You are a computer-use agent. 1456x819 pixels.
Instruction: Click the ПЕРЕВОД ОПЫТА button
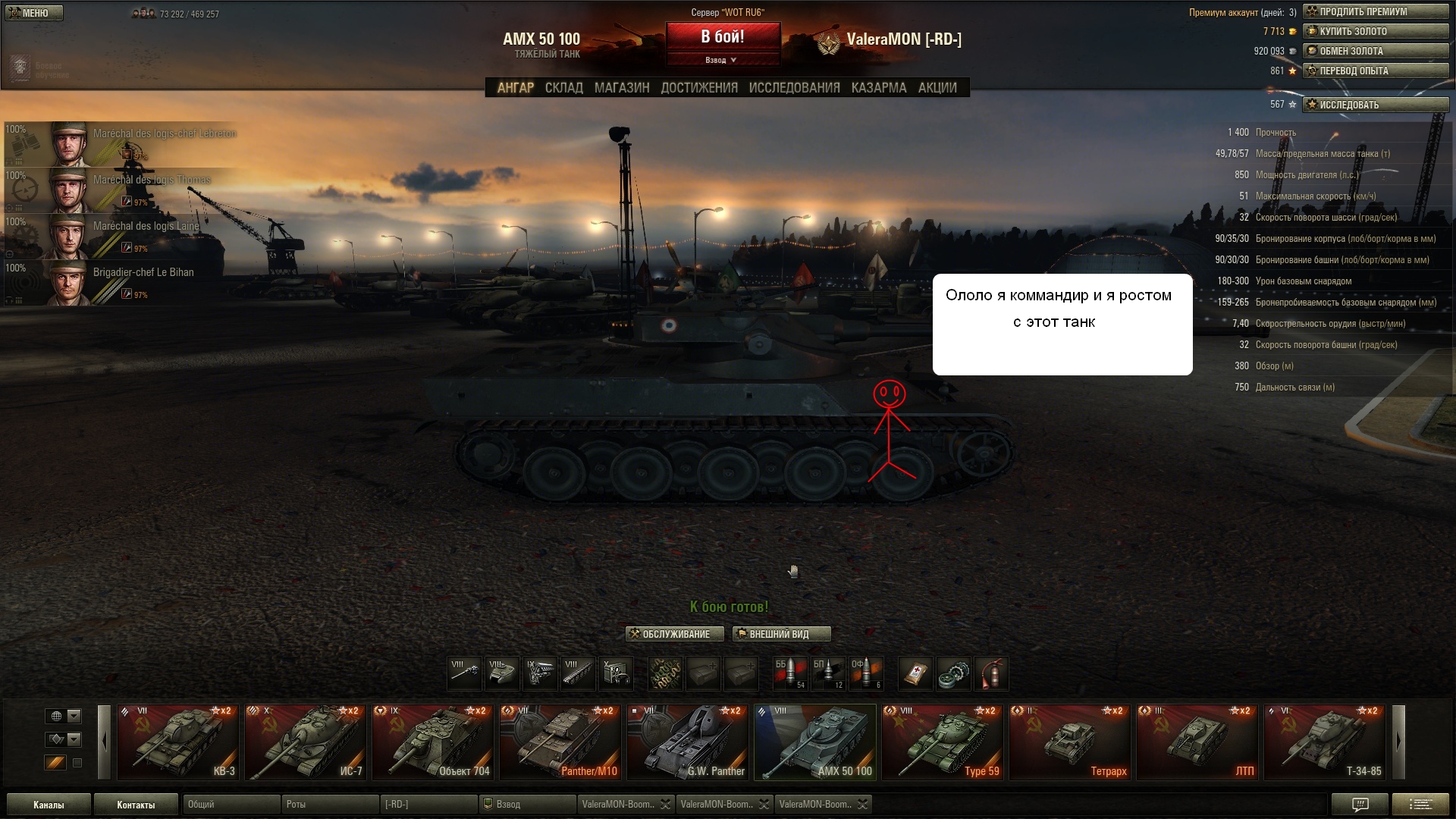1376,71
